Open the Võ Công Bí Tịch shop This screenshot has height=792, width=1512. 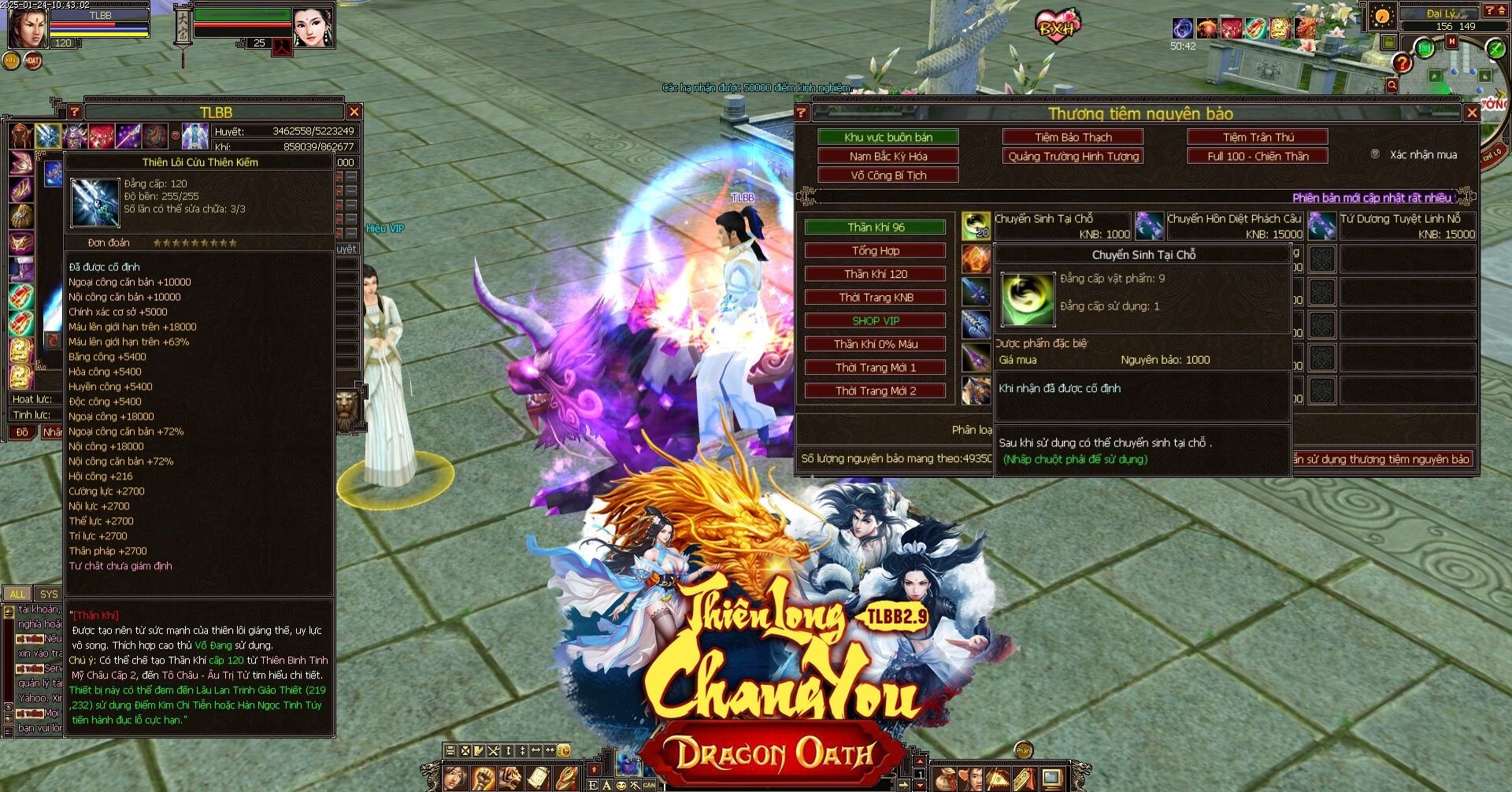coord(888,175)
